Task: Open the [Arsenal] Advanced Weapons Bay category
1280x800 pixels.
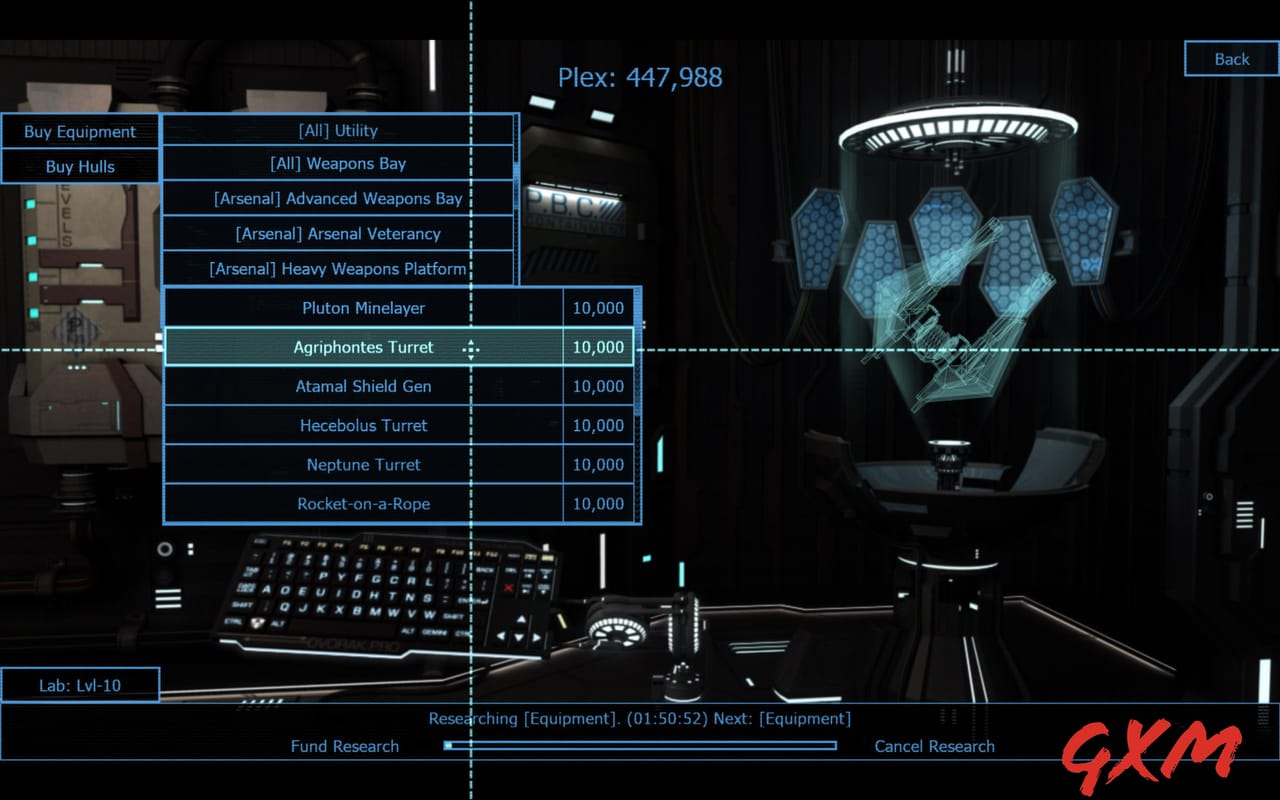Action: [x=340, y=198]
